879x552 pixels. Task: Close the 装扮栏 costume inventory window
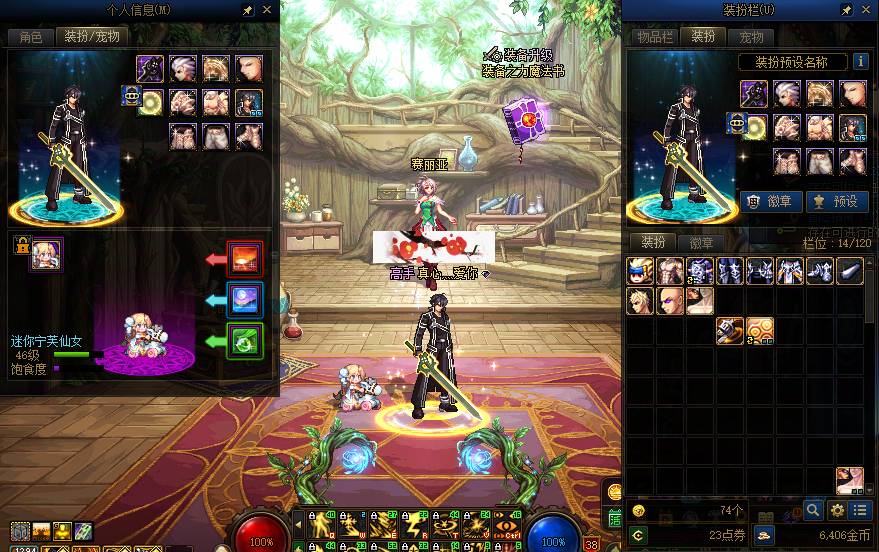(866, 10)
